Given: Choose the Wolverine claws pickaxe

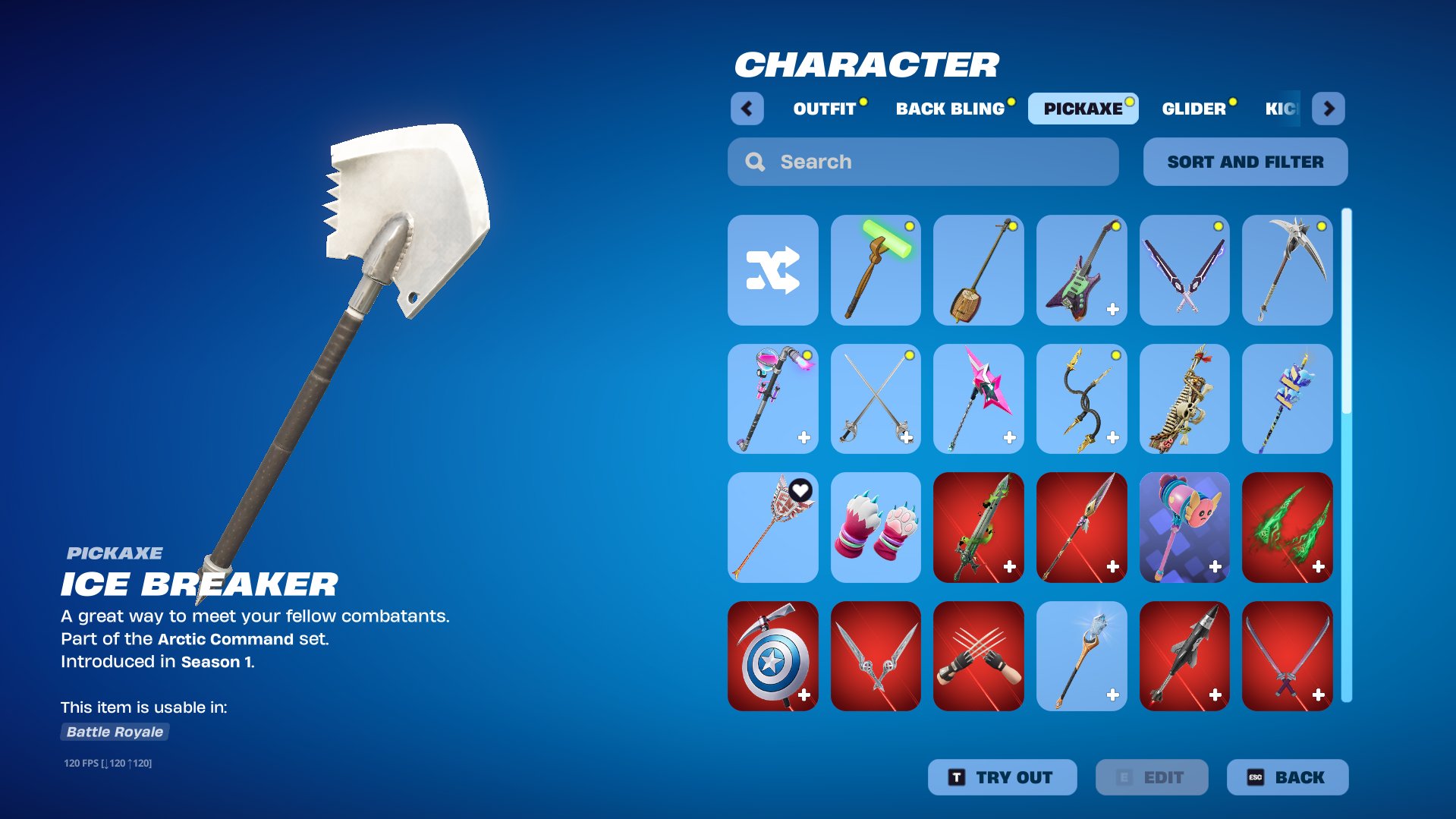Looking at the screenshot, I should [978, 657].
